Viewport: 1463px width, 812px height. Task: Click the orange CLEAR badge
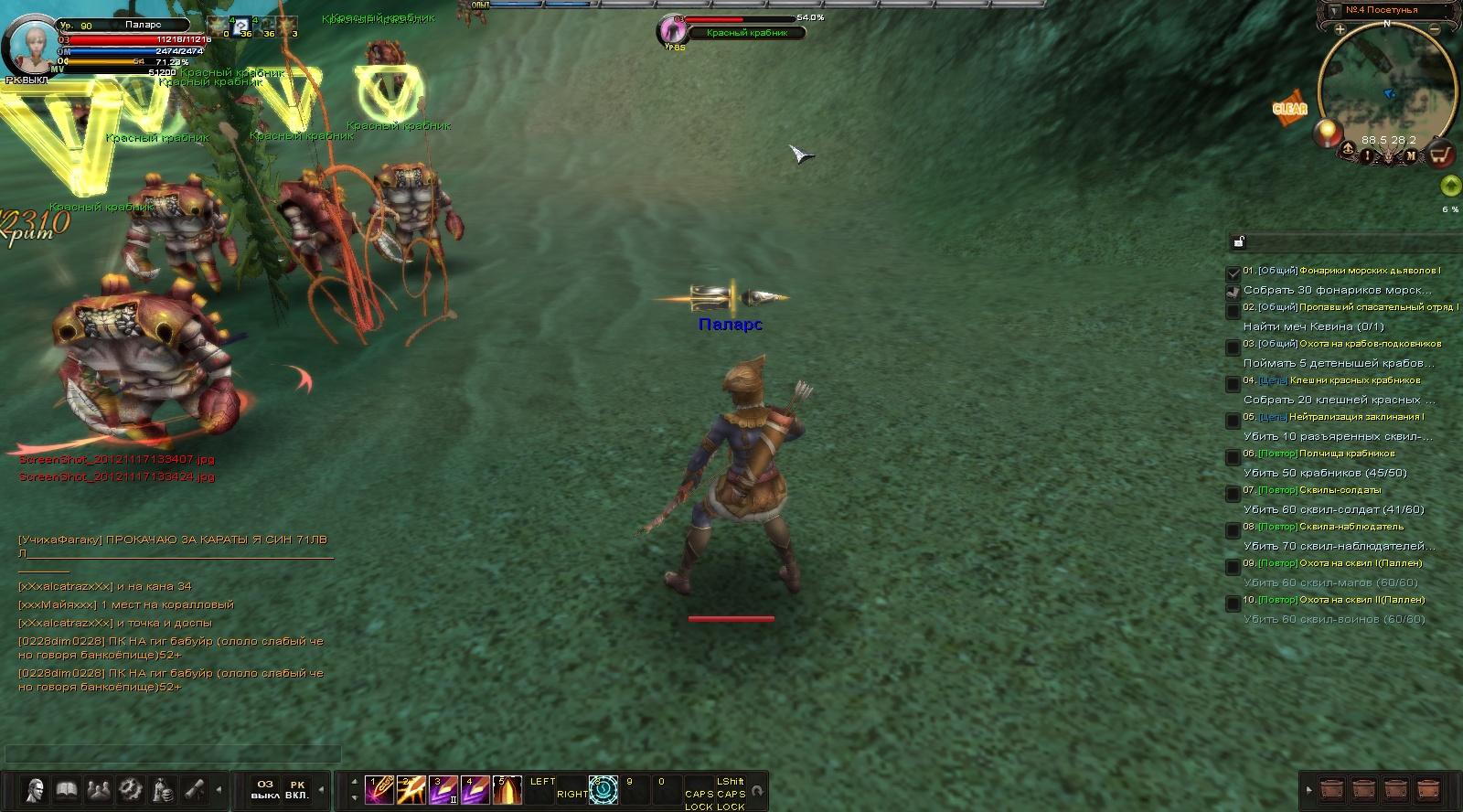tap(1289, 108)
